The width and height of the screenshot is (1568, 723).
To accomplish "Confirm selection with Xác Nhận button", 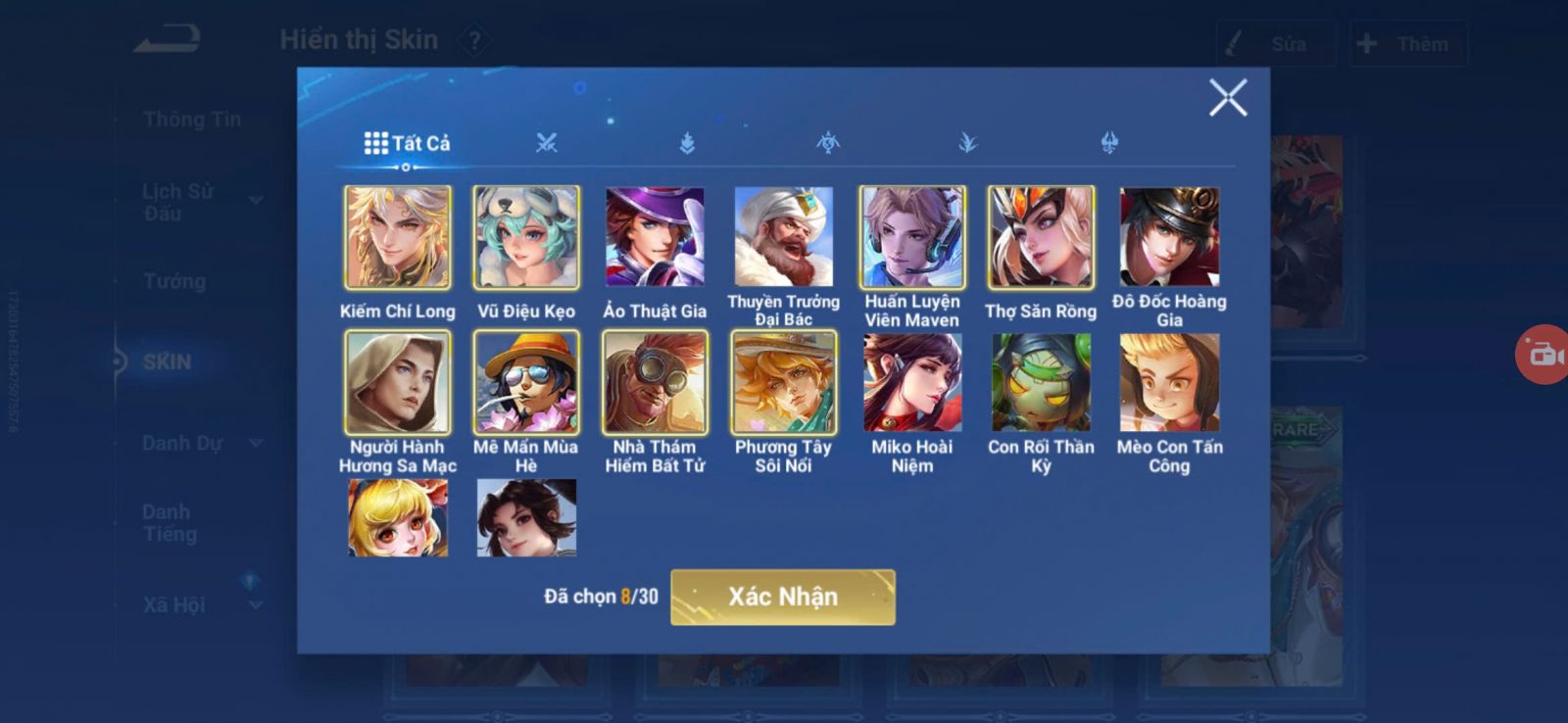I will click(782, 597).
